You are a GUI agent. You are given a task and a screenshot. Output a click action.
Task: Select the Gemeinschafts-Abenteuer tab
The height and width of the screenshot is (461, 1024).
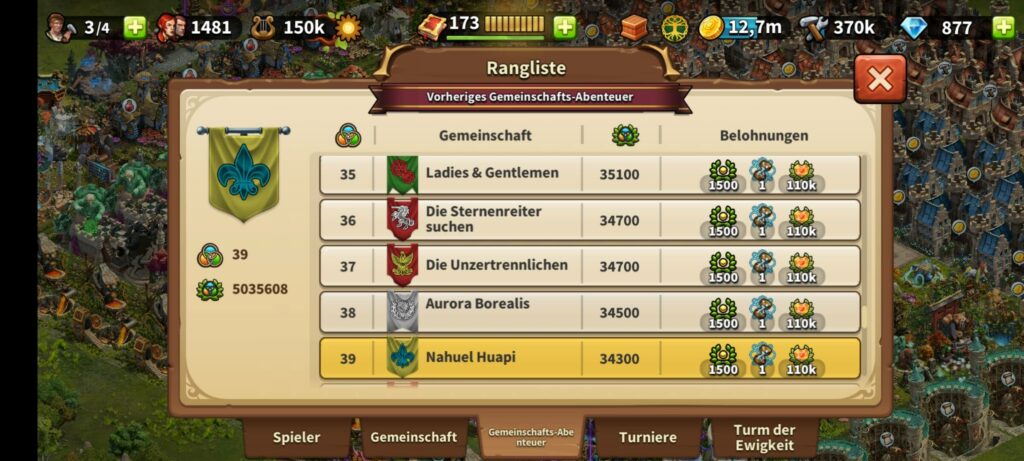point(530,437)
